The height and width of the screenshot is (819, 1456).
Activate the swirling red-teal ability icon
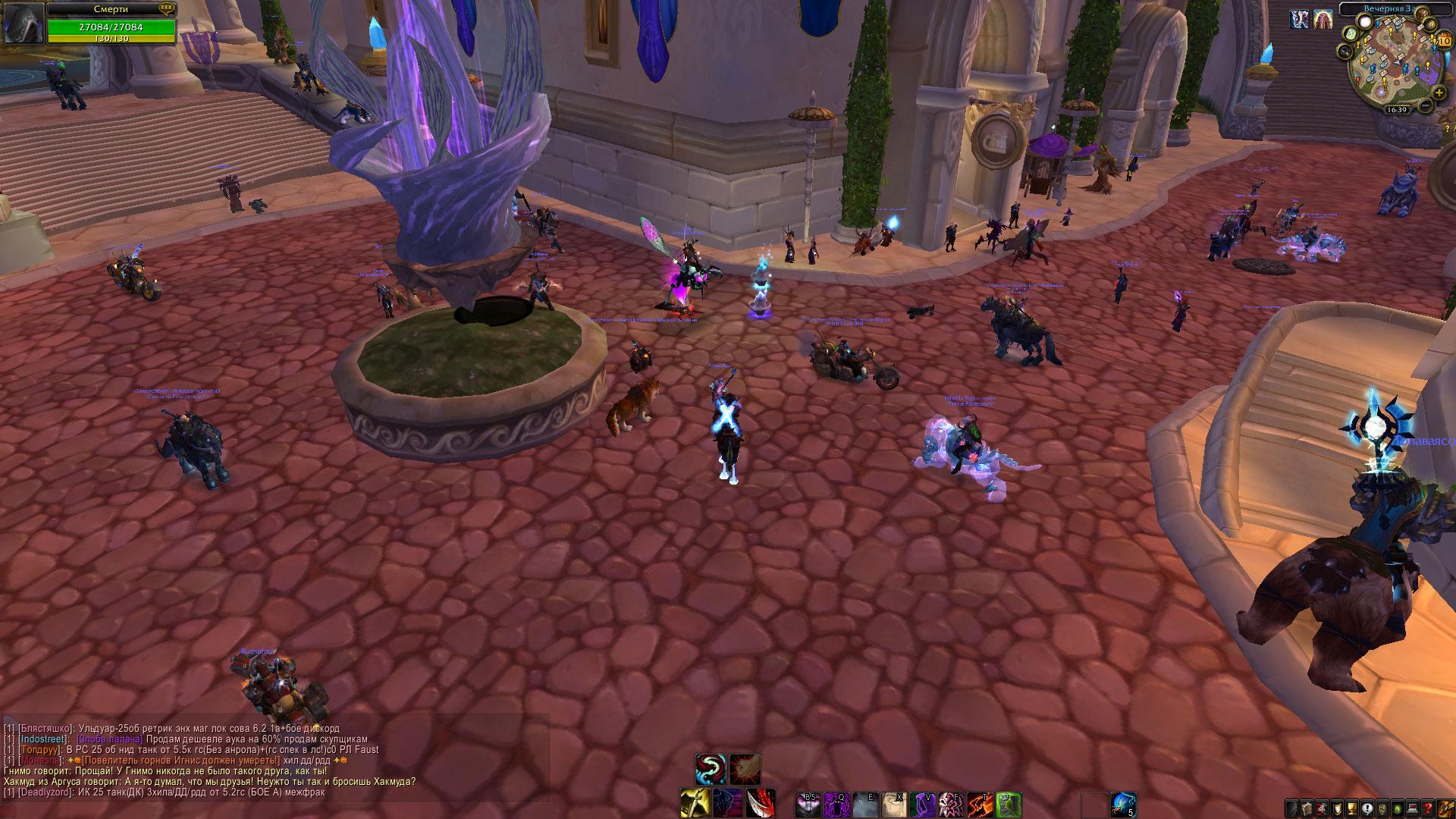click(711, 769)
